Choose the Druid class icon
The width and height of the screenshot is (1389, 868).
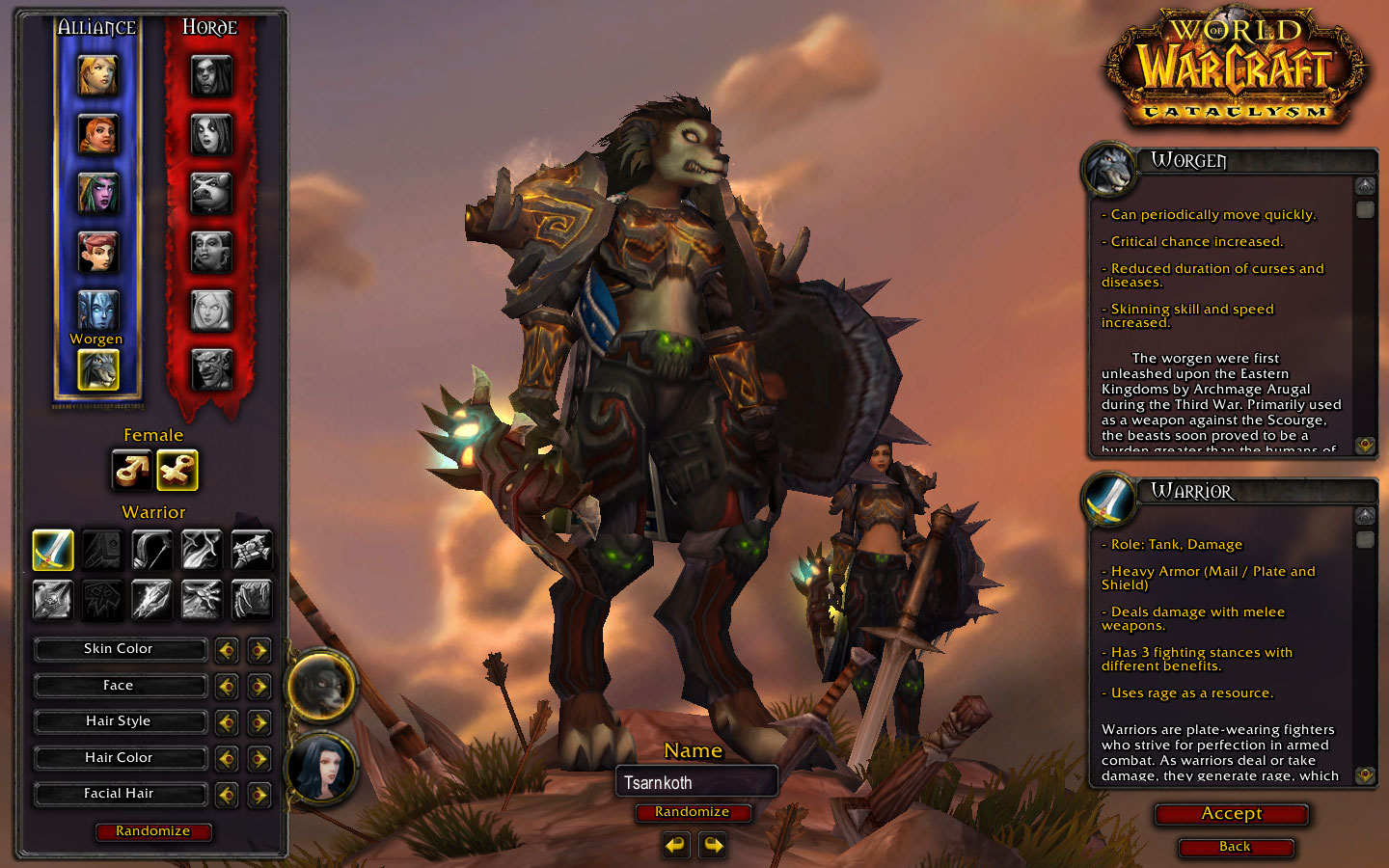[251, 599]
